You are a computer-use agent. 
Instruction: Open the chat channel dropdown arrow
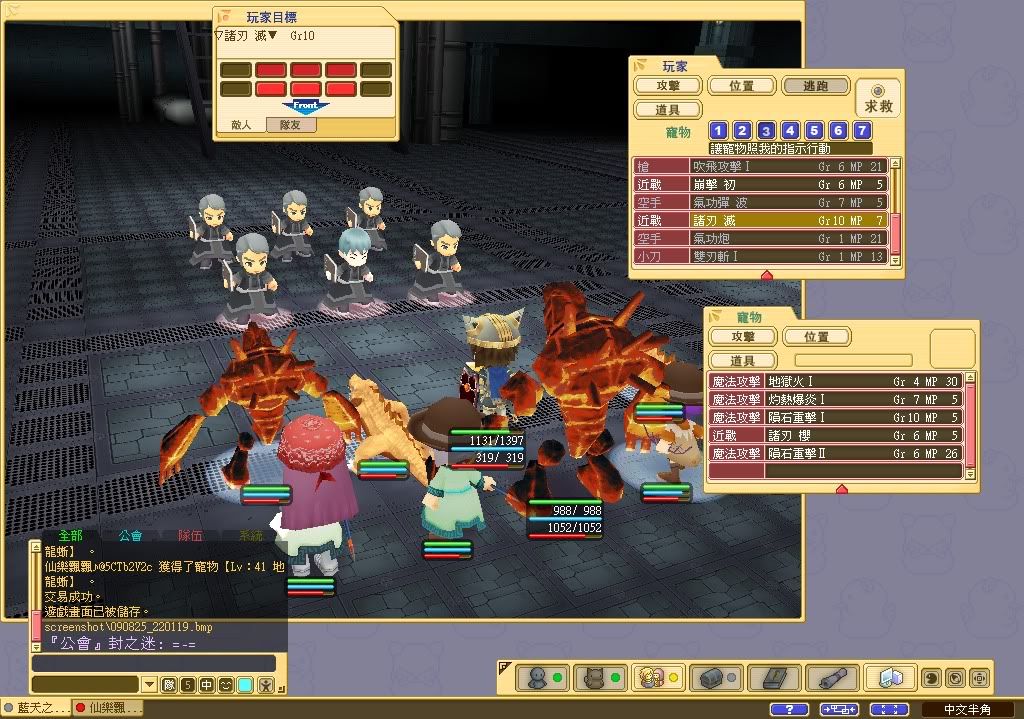coord(149,685)
